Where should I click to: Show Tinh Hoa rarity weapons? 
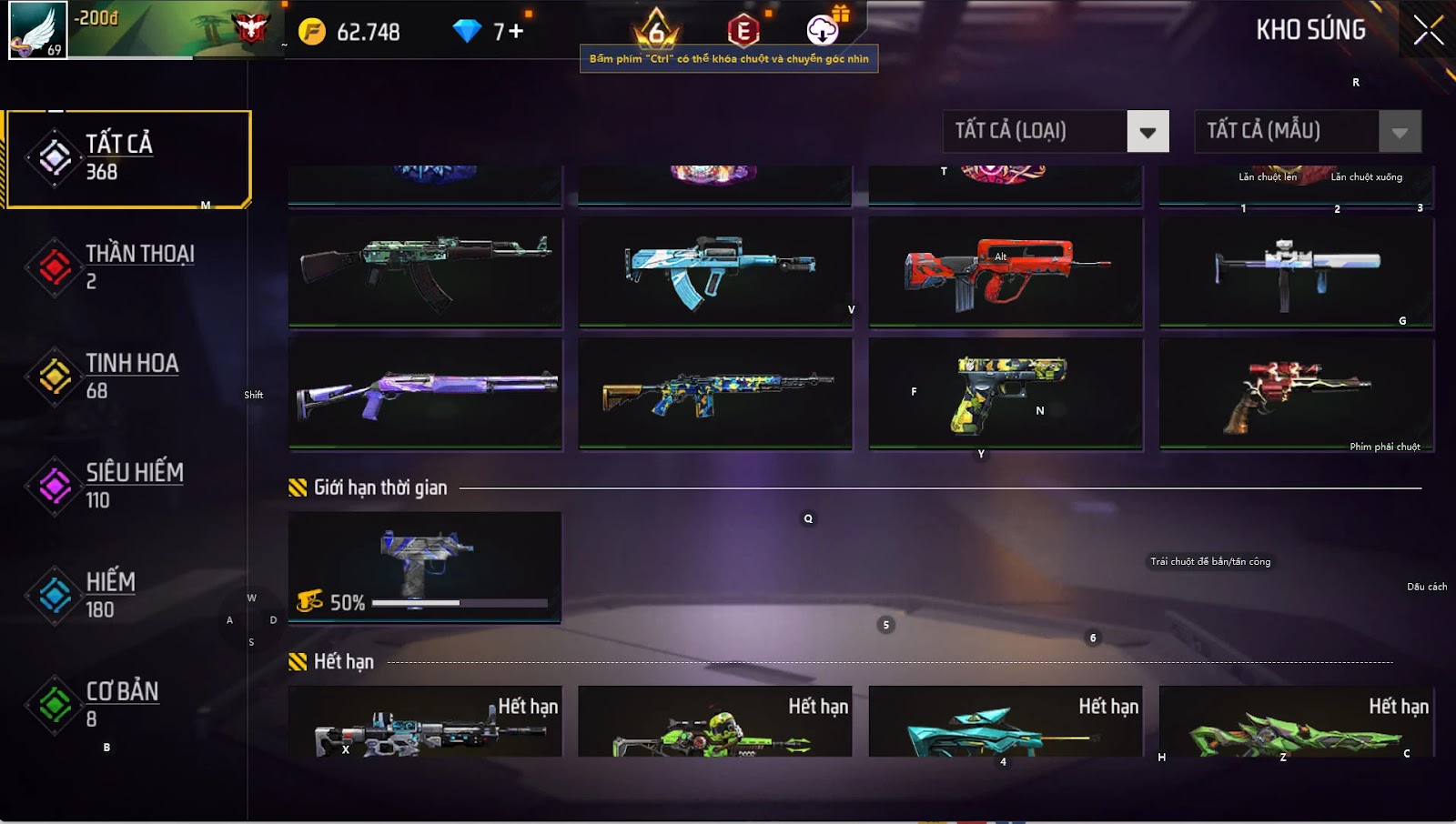coord(127,377)
